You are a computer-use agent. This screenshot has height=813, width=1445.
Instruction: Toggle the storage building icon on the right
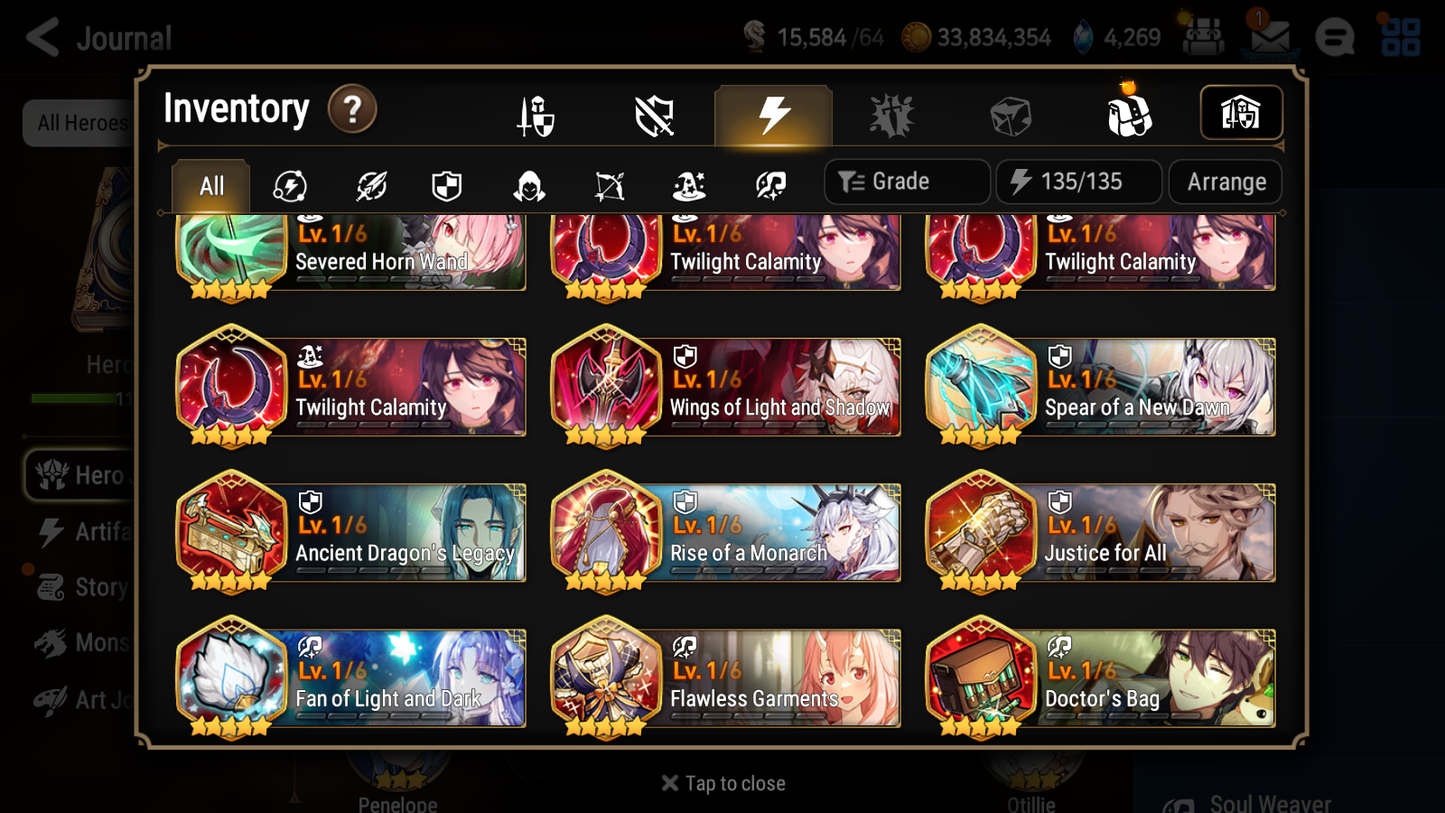pos(1240,113)
